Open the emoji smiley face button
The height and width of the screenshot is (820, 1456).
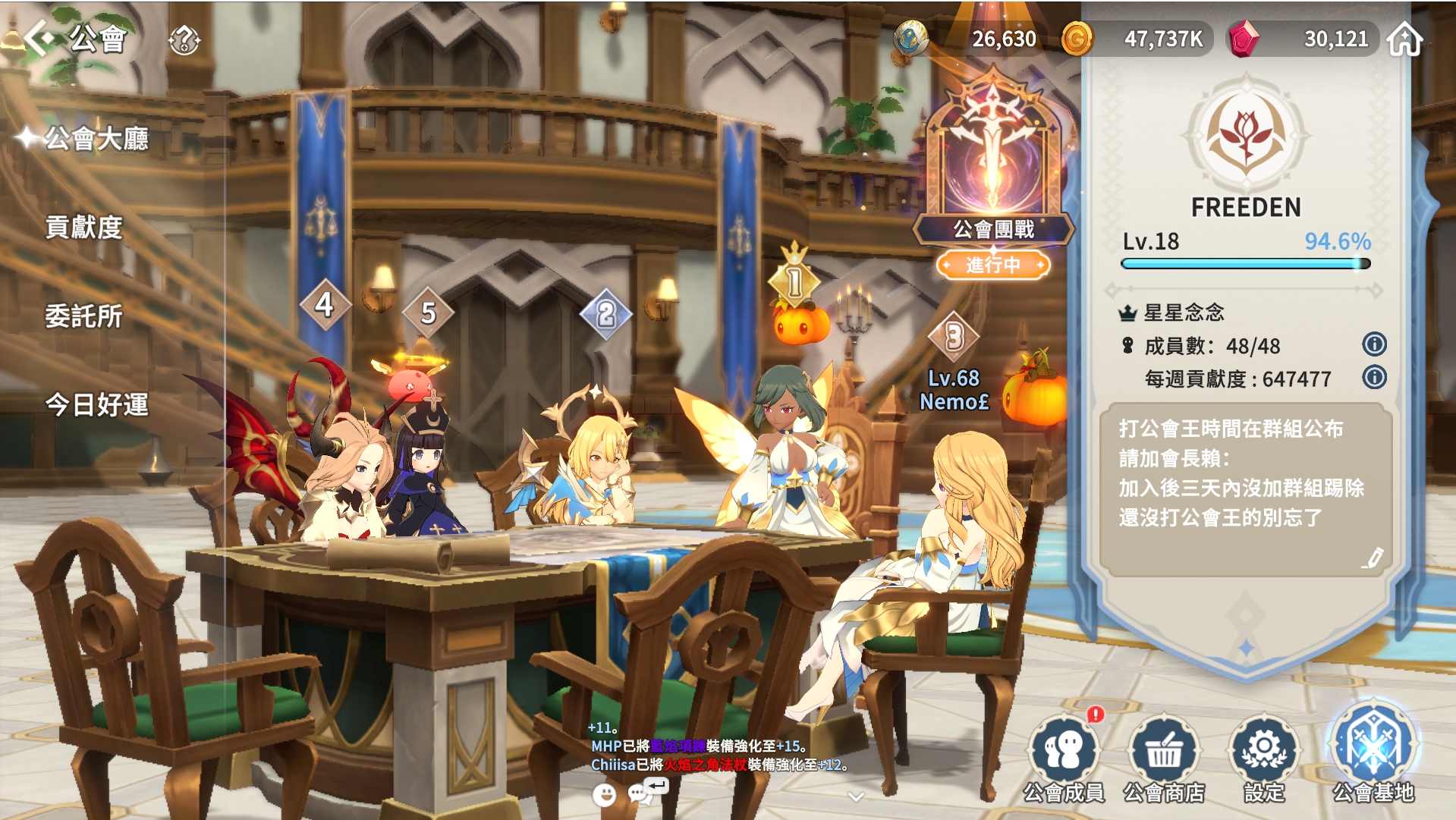604,794
